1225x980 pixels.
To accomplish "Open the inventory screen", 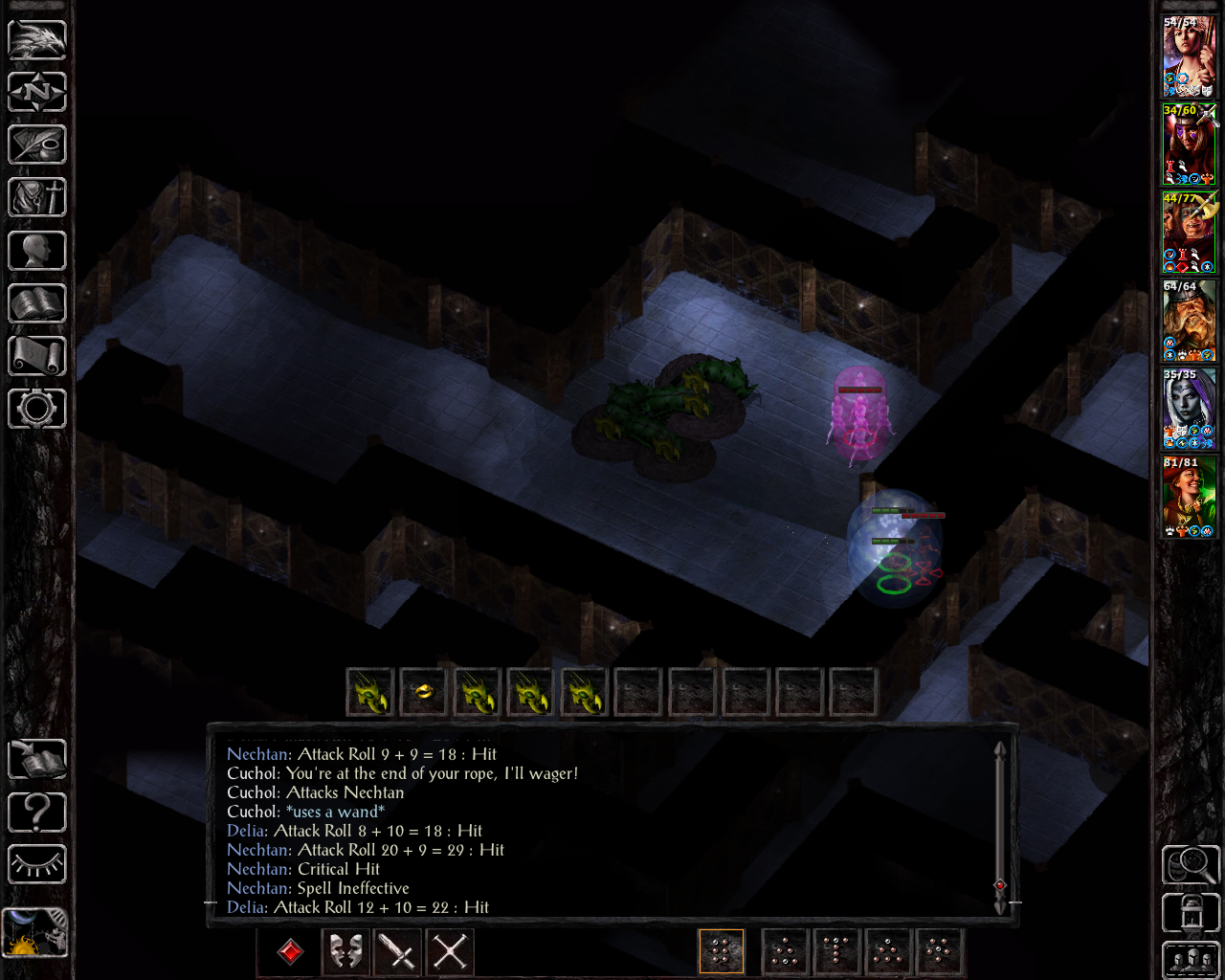I will pyautogui.click(x=37, y=198).
